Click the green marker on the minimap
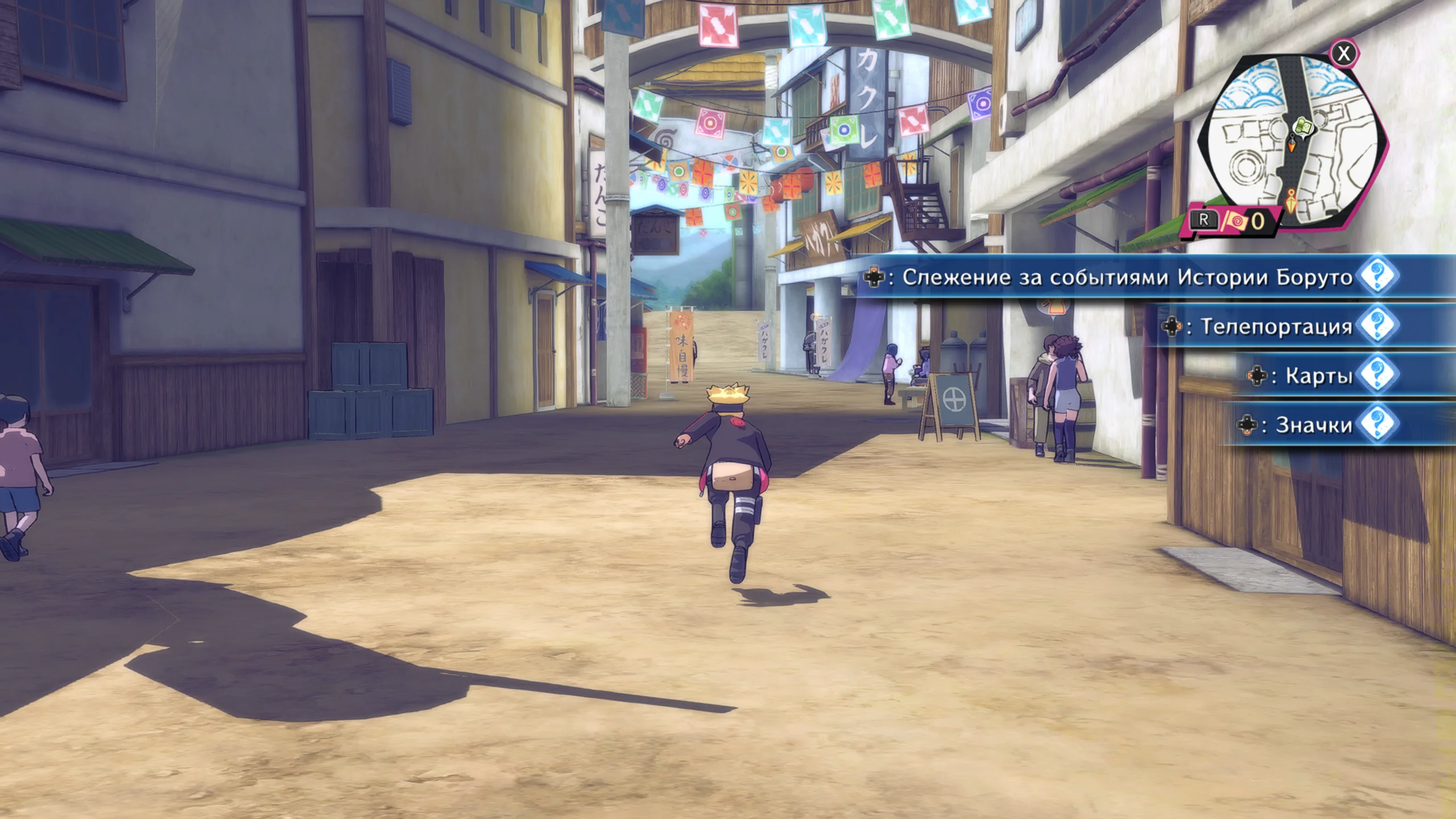This screenshot has width=1456, height=819. pyautogui.click(x=1304, y=127)
